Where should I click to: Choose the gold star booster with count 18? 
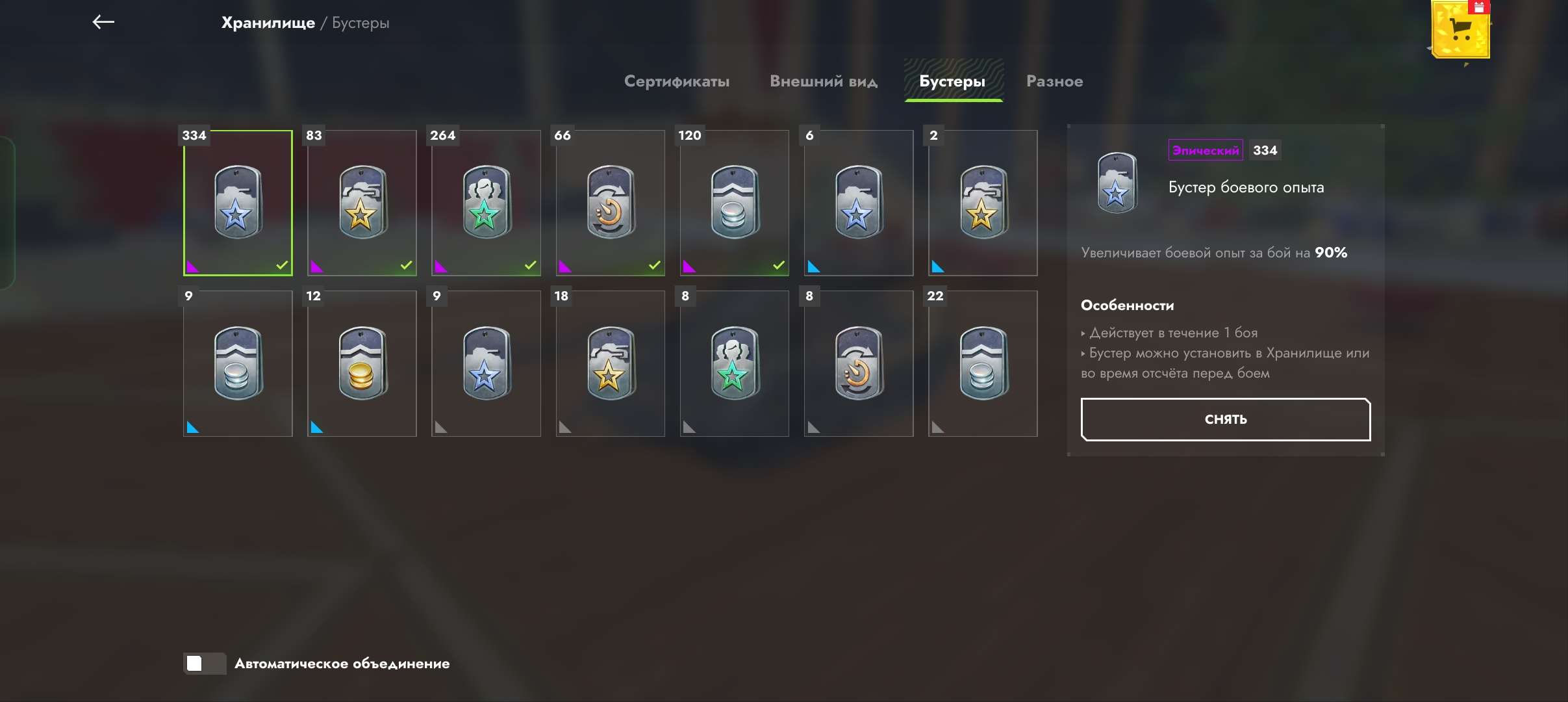click(x=610, y=363)
